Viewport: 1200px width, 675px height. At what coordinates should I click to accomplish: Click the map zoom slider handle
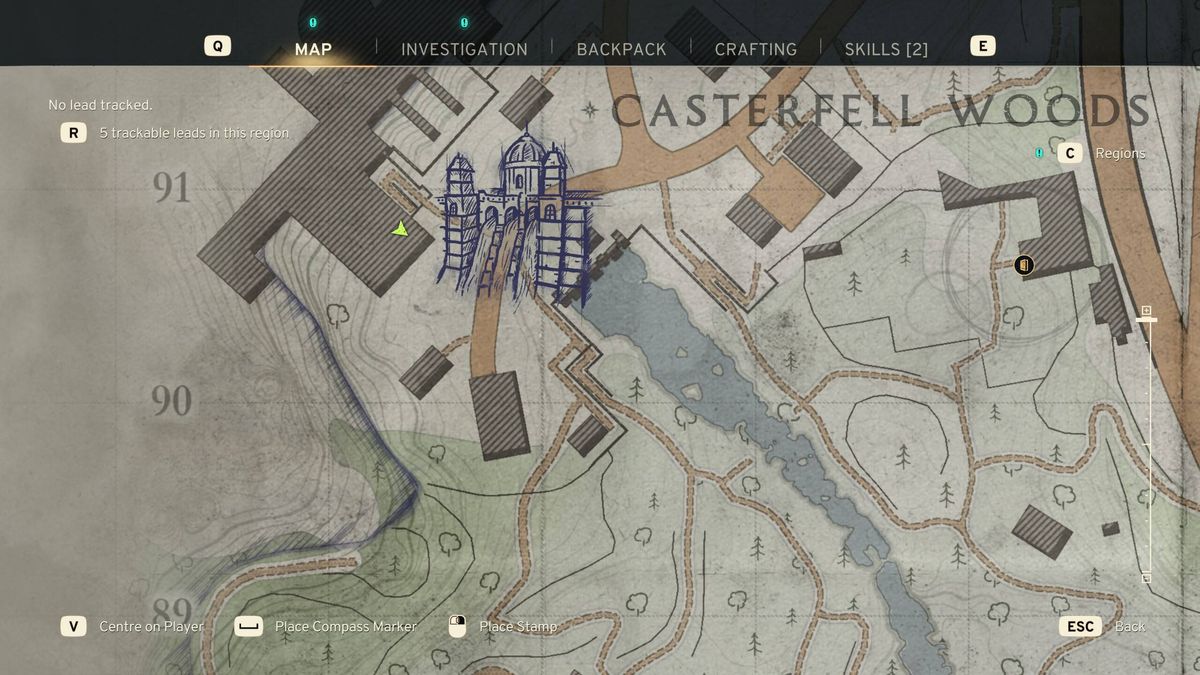point(1146,320)
